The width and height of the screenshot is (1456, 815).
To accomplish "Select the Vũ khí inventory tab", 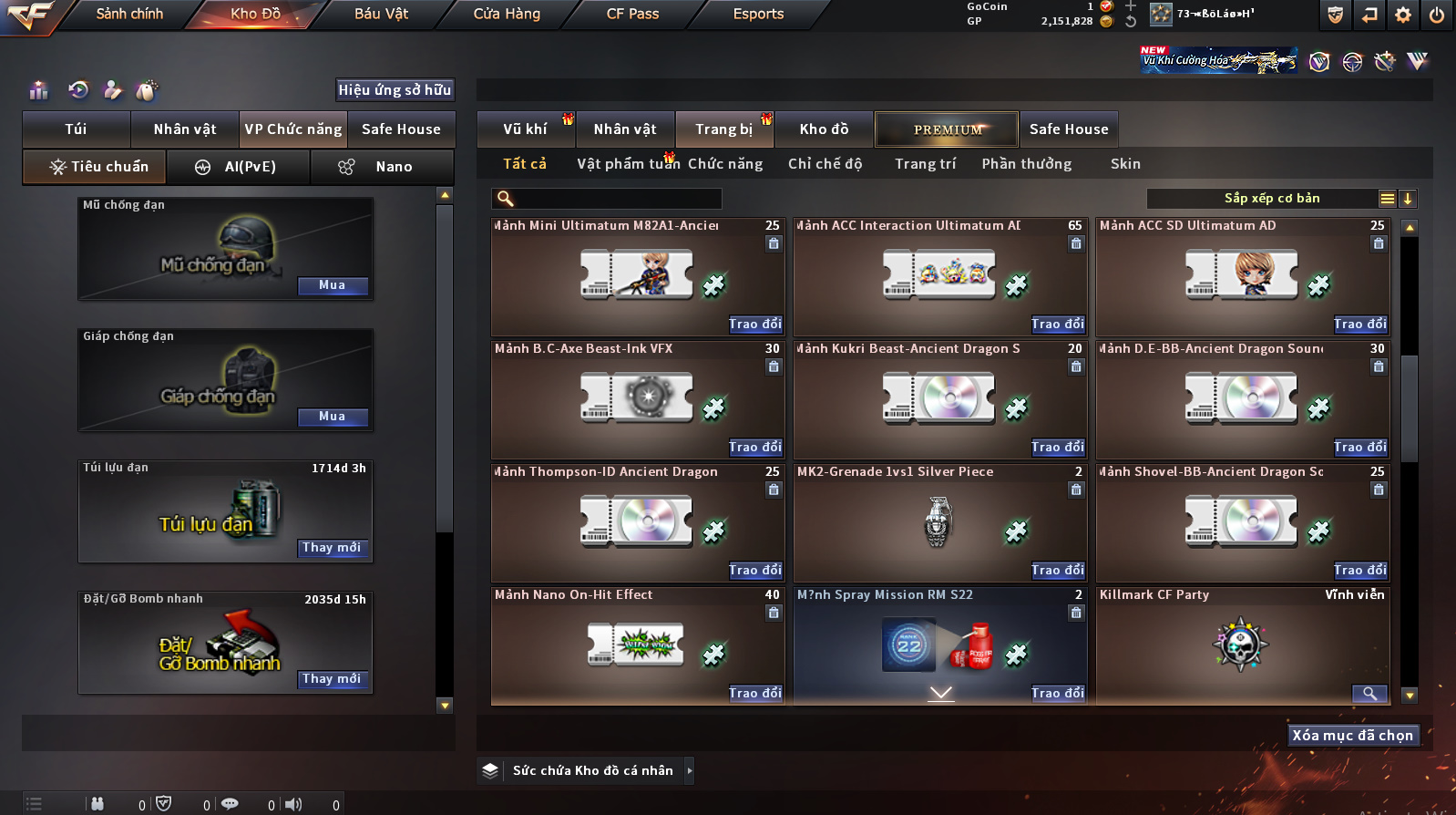I will point(525,129).
